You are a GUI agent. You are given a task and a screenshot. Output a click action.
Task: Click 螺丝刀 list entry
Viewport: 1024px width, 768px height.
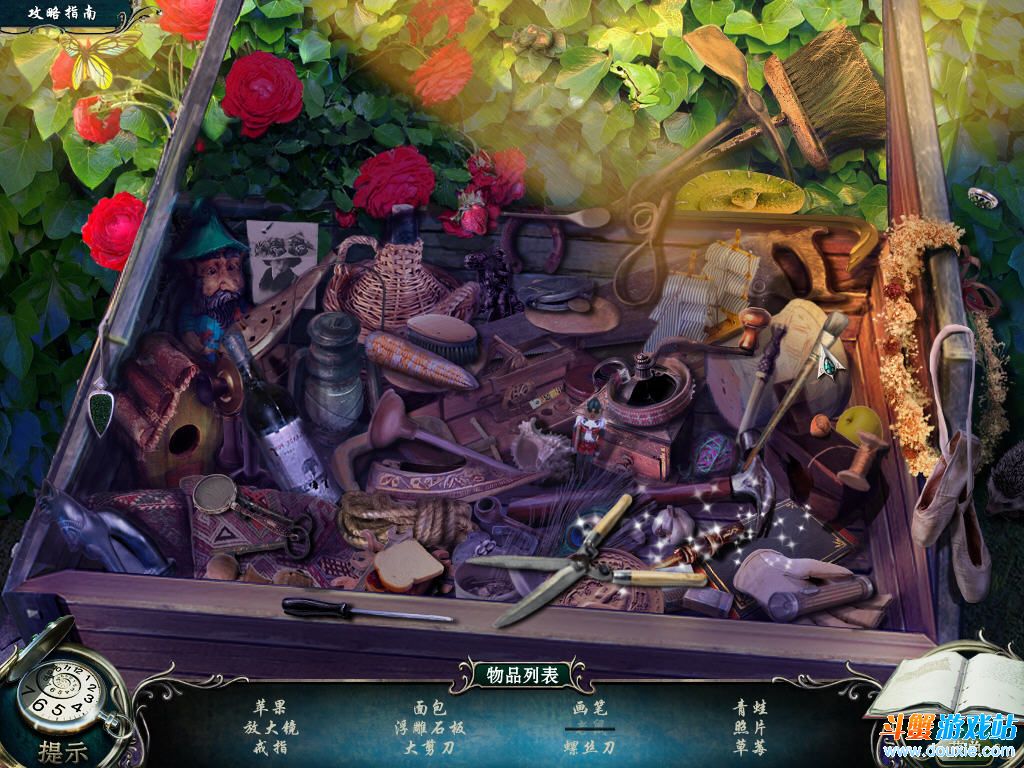[x=589, y=747]
